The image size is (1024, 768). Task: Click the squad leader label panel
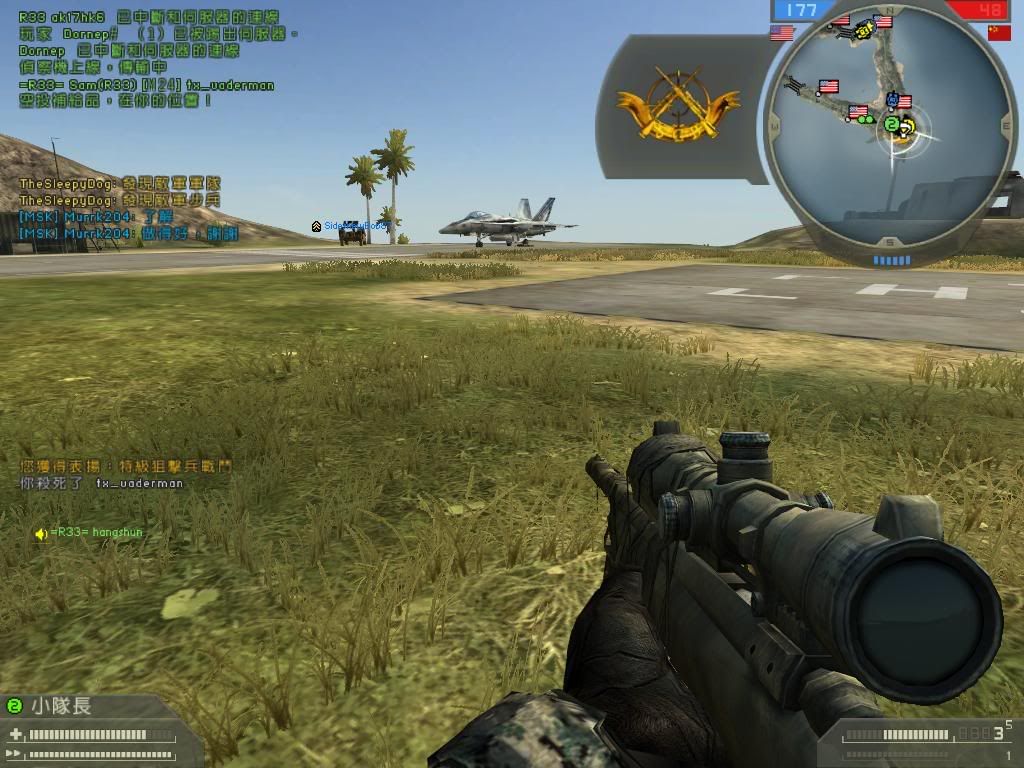60,707
